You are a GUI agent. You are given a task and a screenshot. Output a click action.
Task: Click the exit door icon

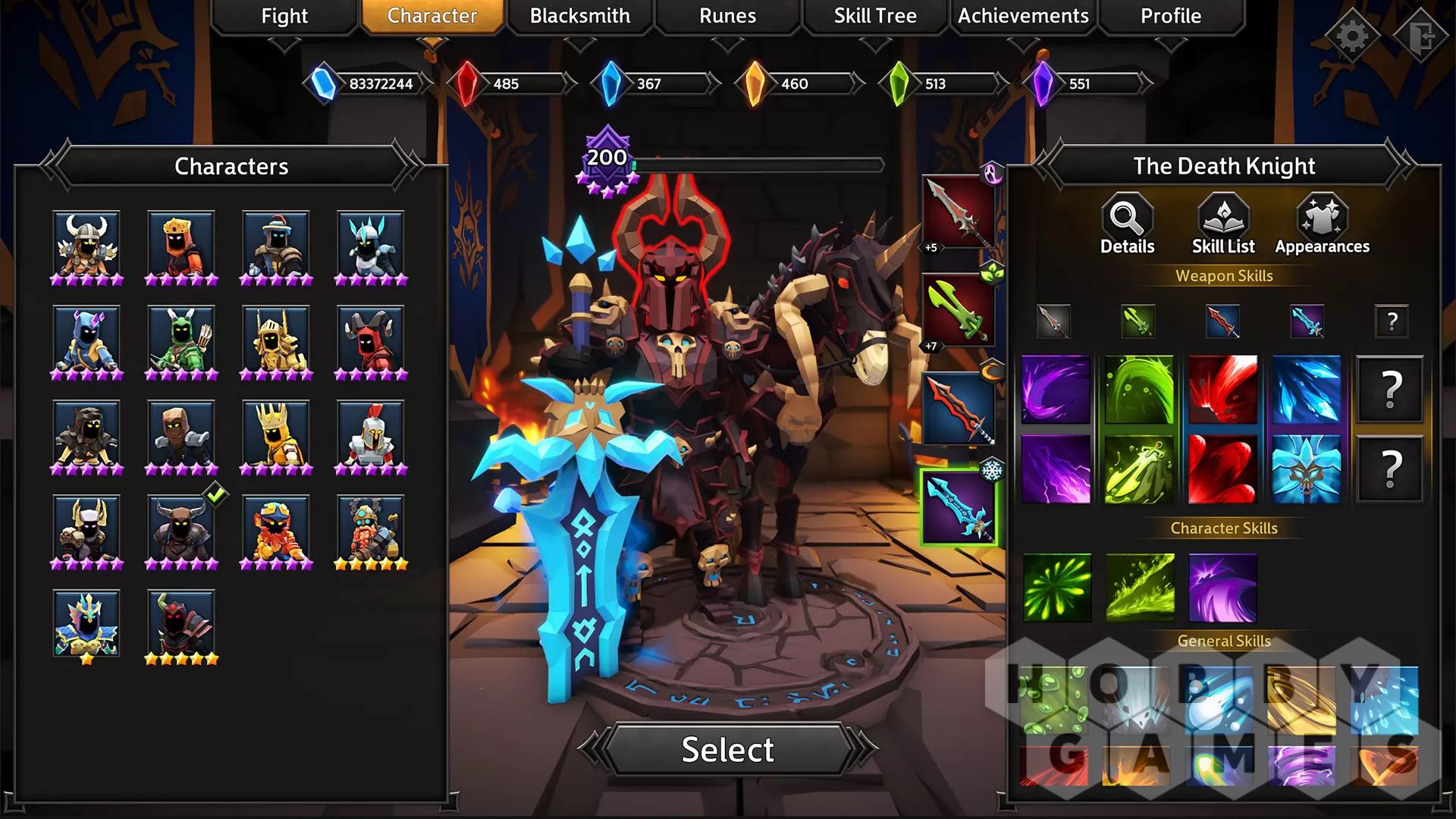point(1422,35)
